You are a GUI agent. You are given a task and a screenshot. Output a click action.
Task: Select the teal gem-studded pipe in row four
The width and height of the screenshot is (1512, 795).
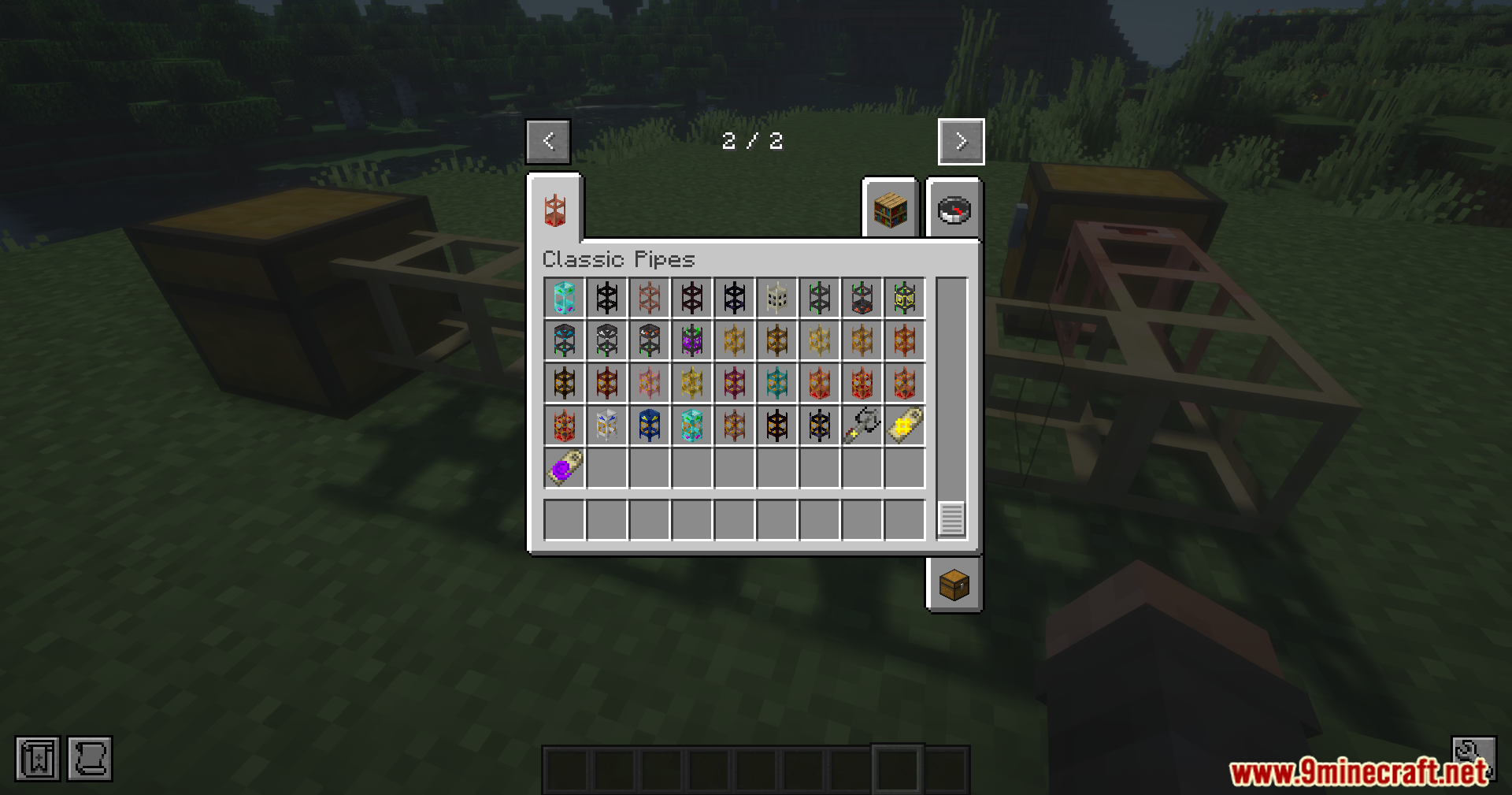(x=691, y=425)
